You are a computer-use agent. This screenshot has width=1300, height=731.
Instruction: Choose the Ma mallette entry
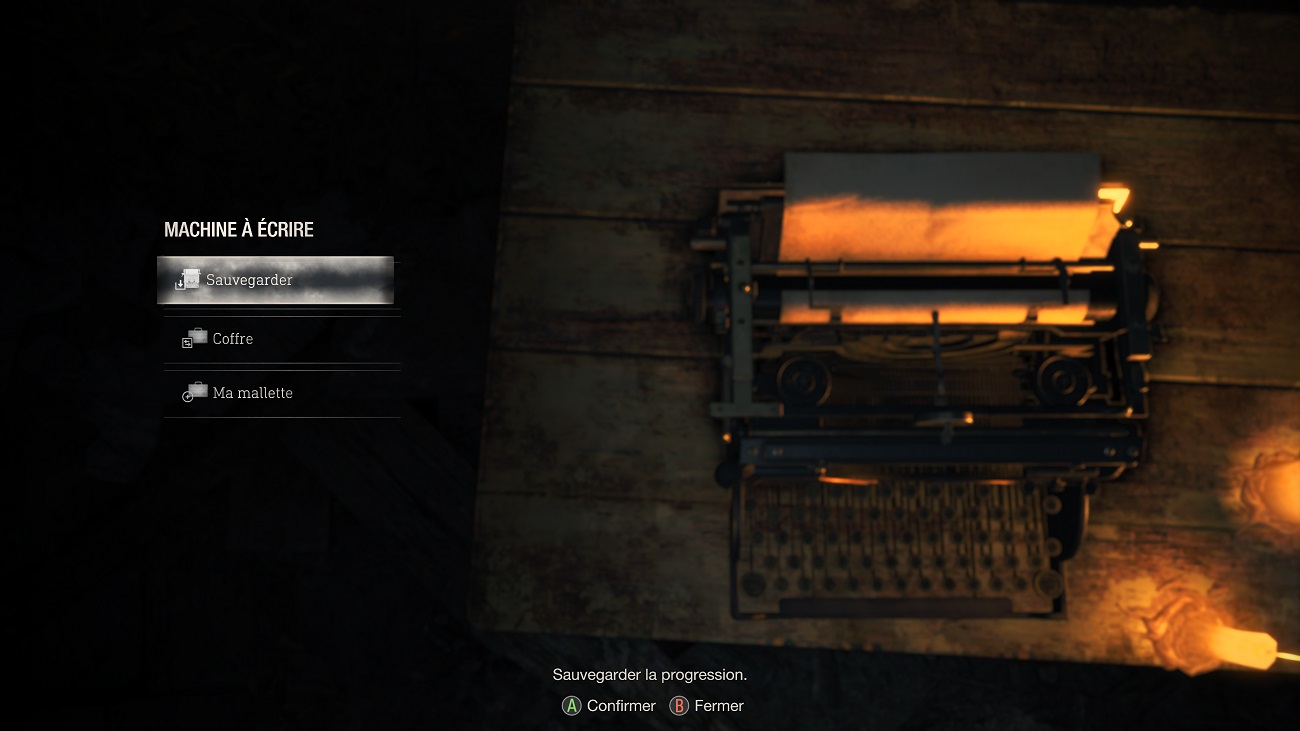(x=281, y=393)
